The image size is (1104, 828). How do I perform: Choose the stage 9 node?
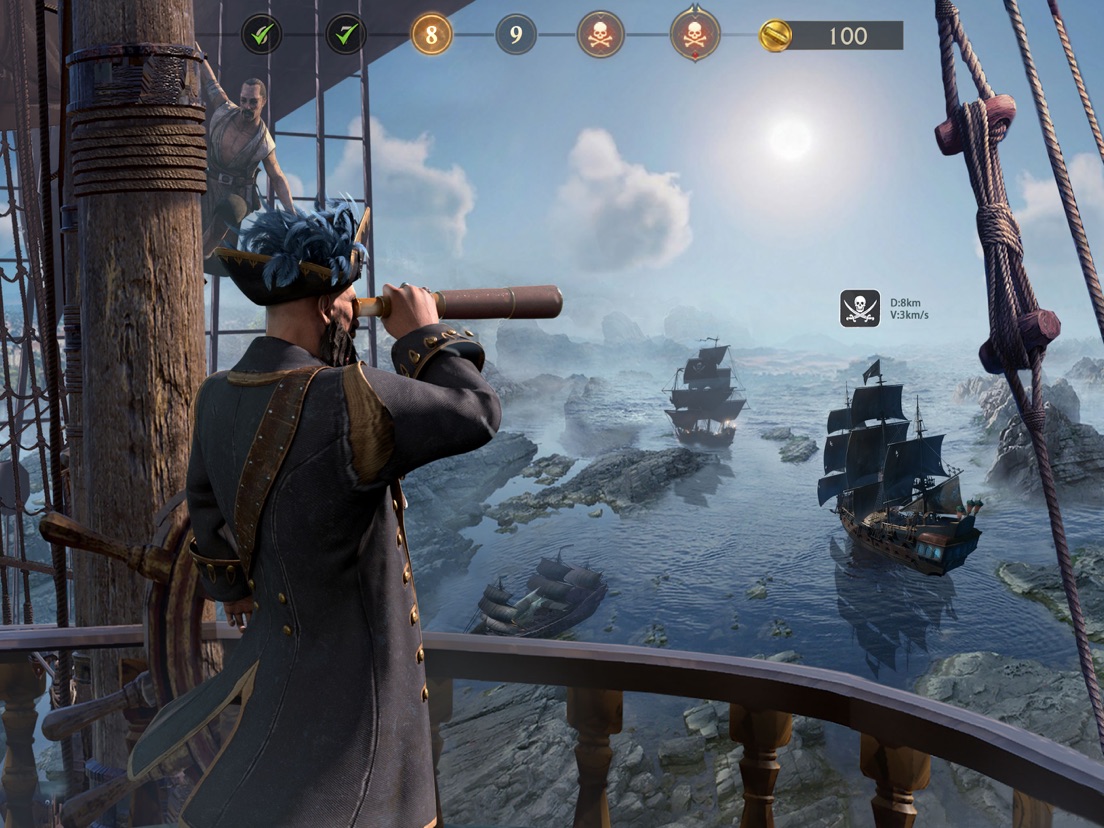(x=516, y=35)
